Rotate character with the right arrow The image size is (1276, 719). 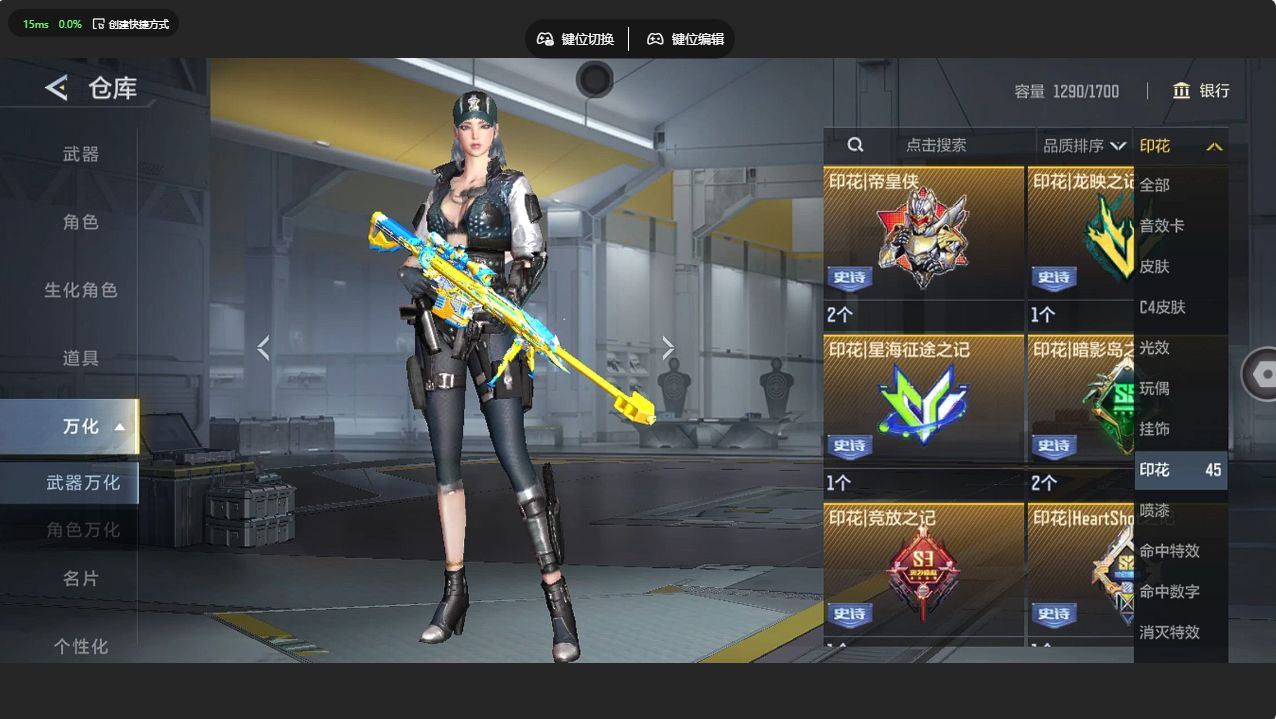(x=668, y=348)
